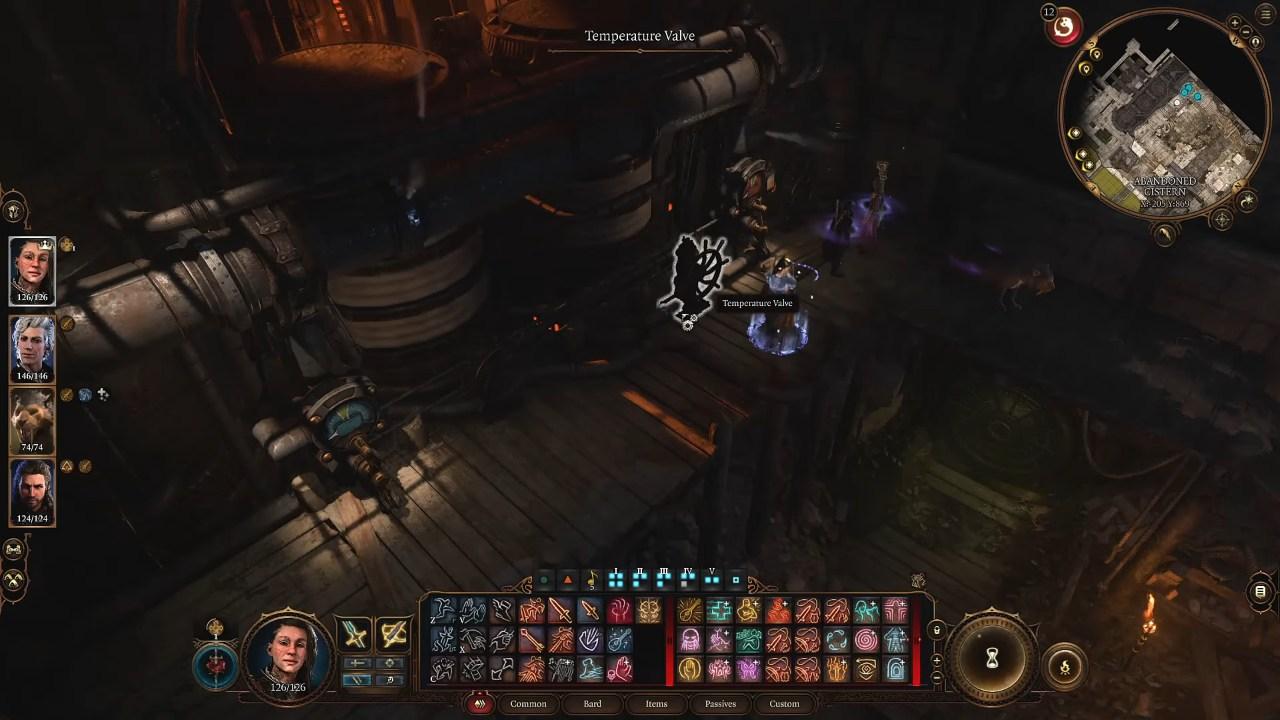The image size is (1280, 720).
Task: Toggle the melee weapon set icon
Action: pos(355,633)
